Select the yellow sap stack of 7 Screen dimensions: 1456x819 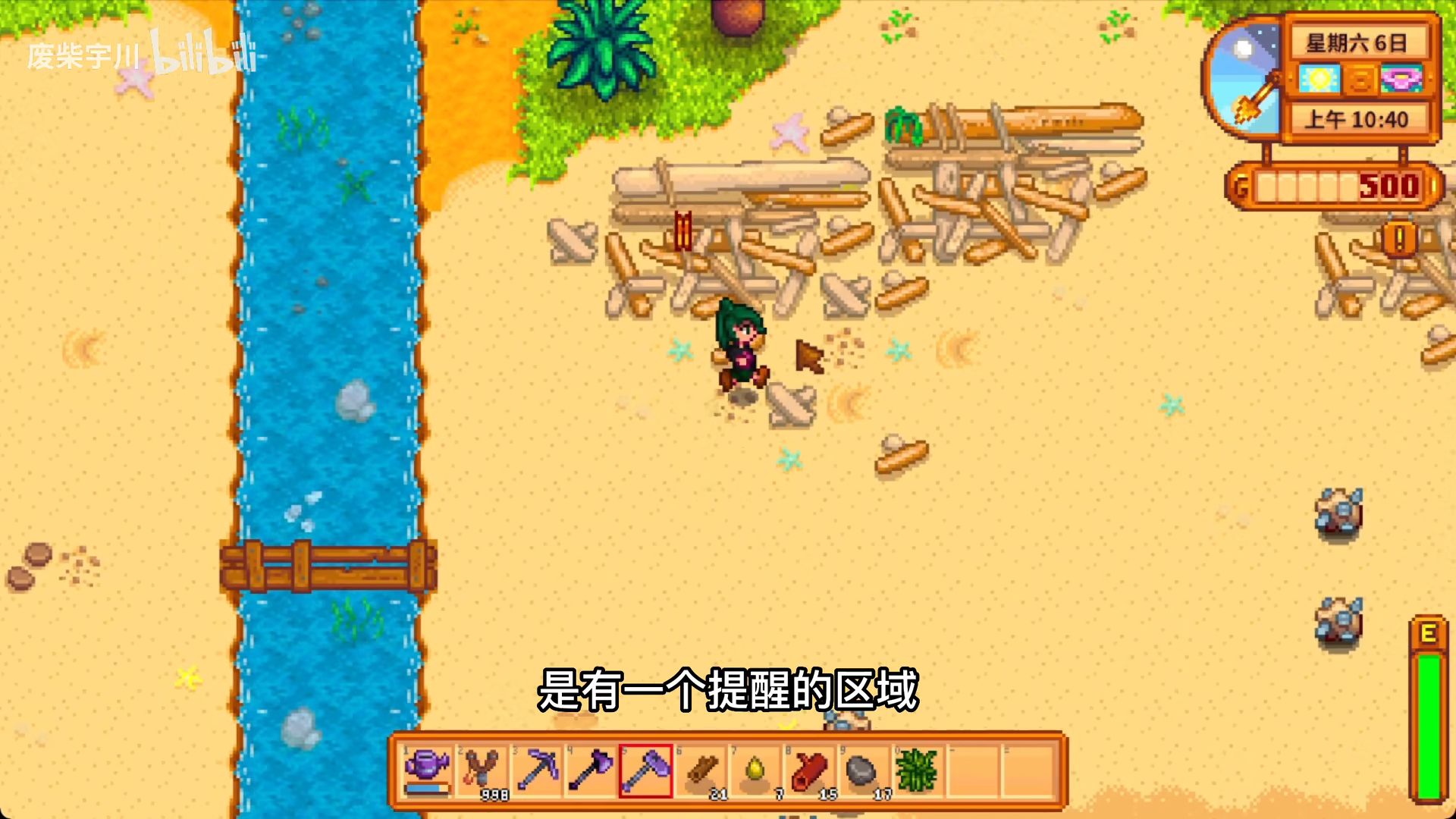[x=756, y=770]
